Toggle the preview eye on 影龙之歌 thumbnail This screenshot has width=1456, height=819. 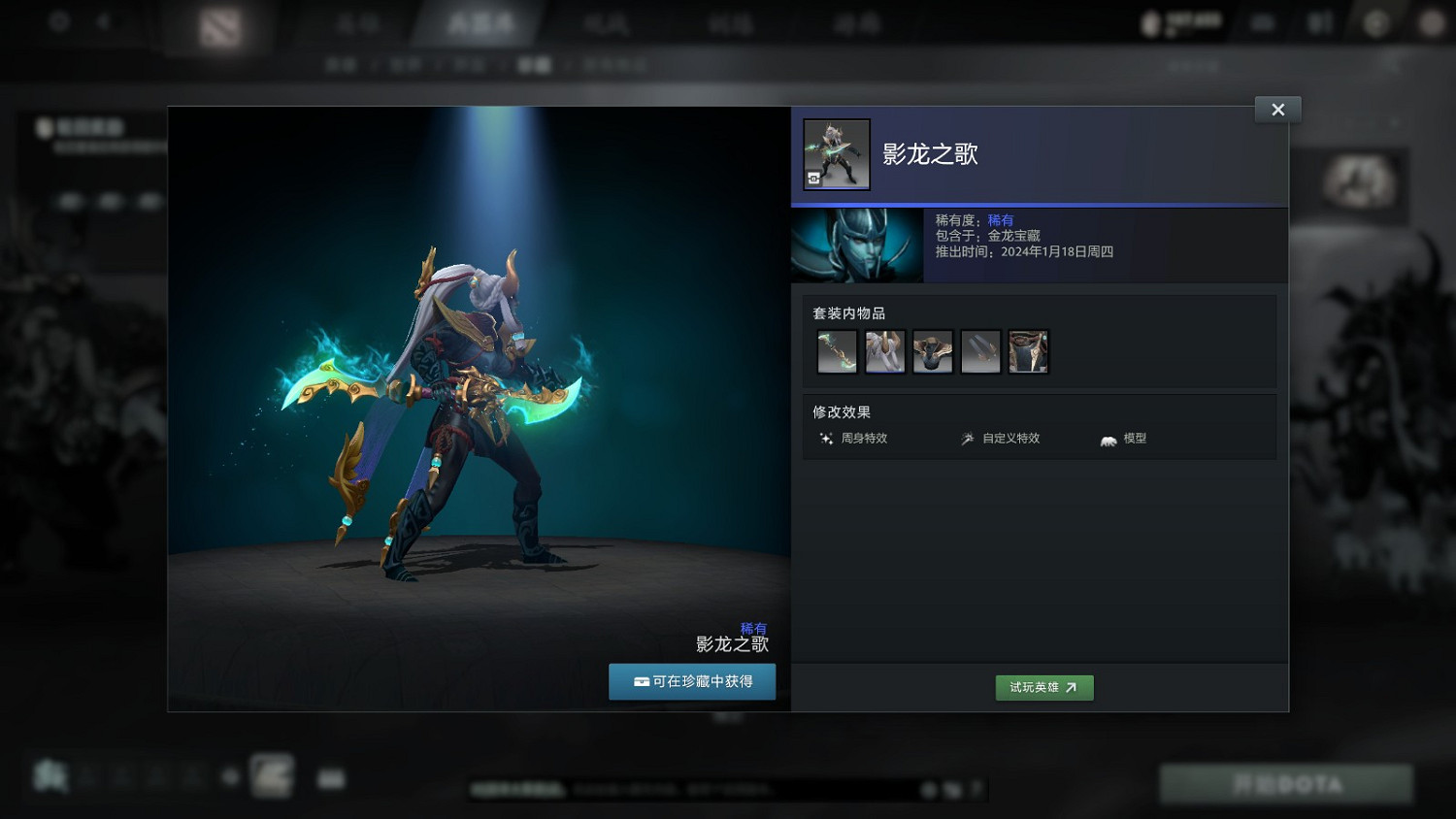(x=814, y=179)
